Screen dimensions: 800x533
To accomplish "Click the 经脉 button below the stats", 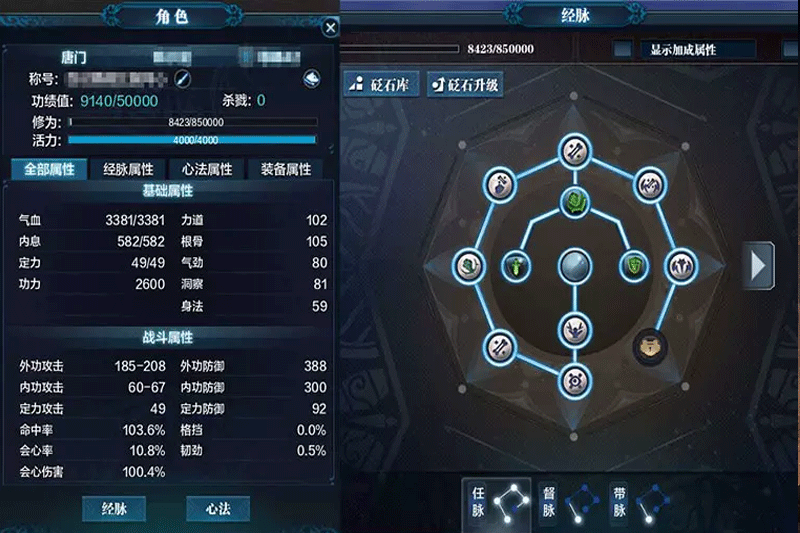I will pos(114,508).
